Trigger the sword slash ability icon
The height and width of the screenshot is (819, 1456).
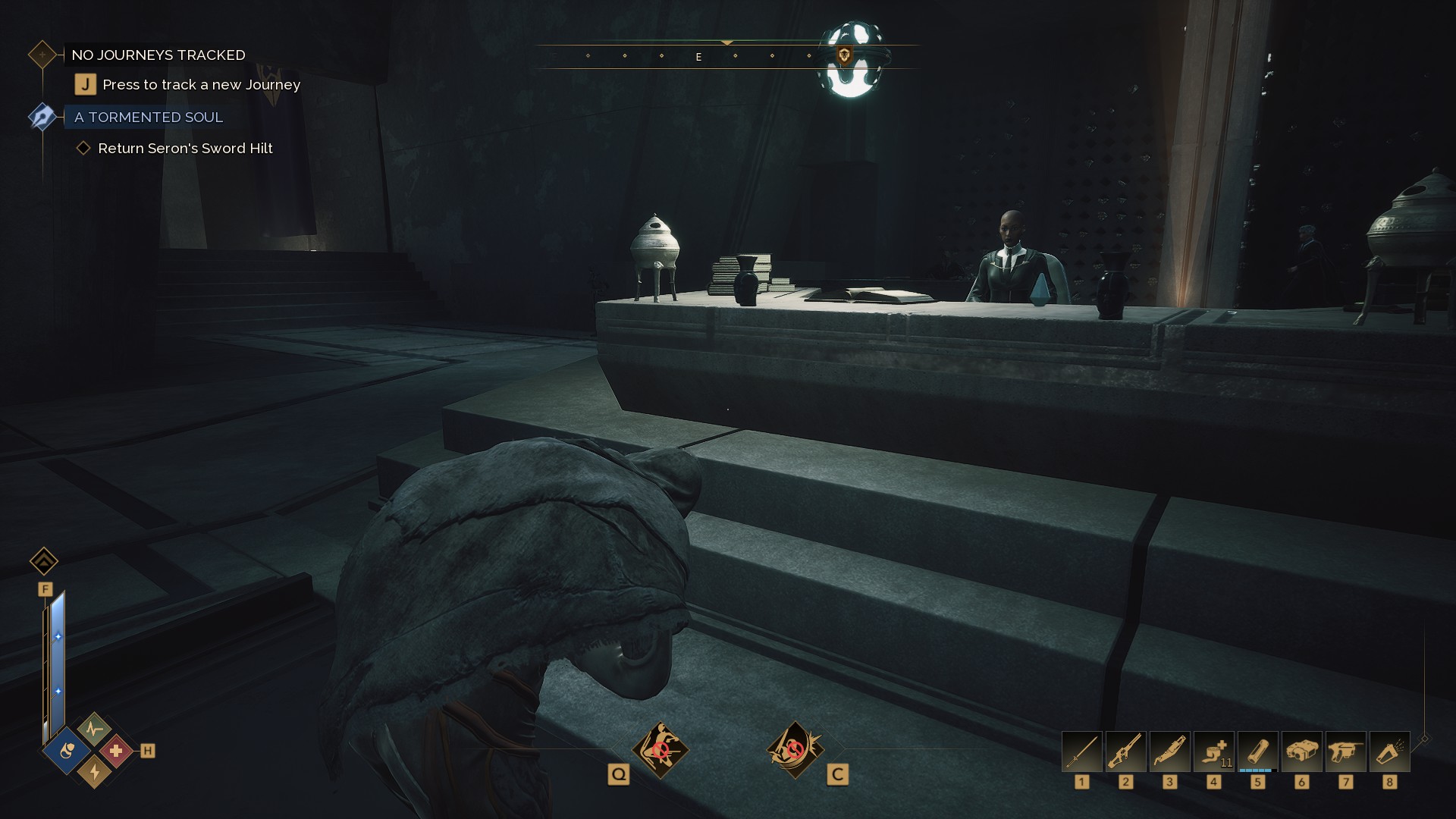tap(794, 750)
